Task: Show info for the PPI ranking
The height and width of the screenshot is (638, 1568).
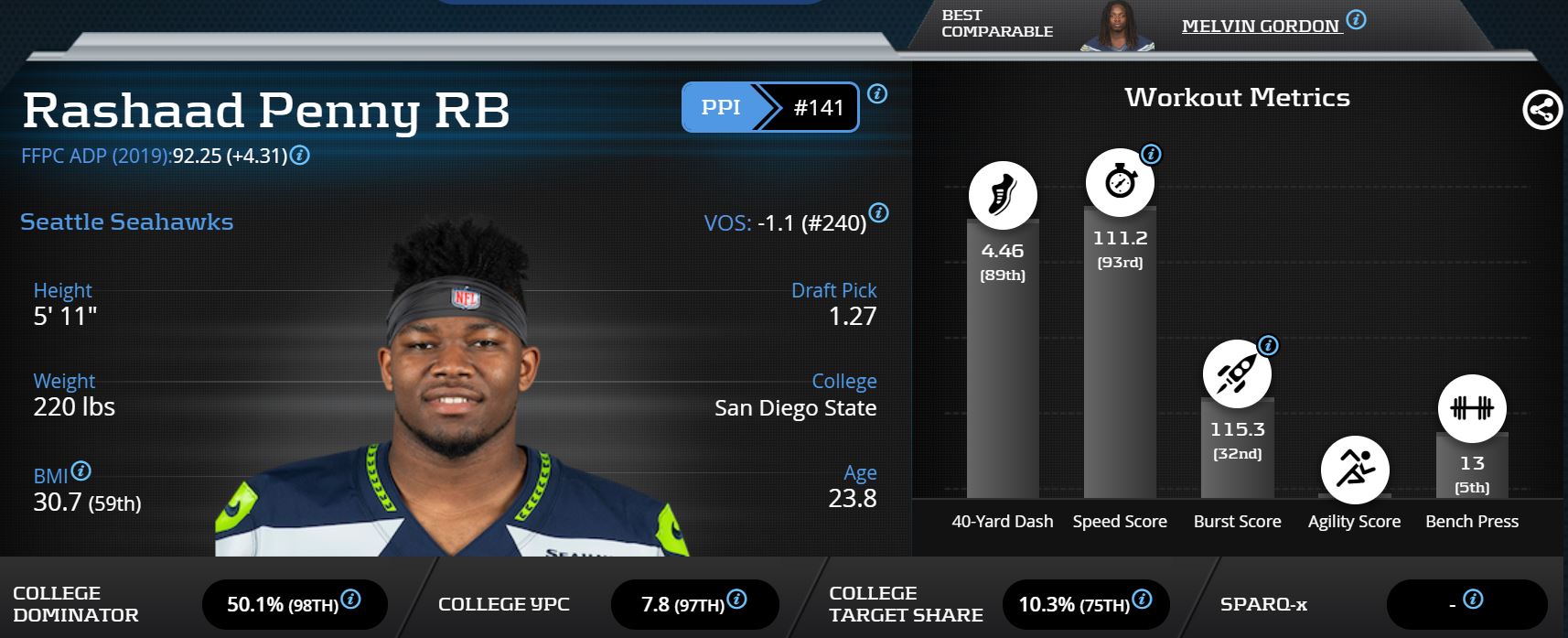Action: pos(876,93)
